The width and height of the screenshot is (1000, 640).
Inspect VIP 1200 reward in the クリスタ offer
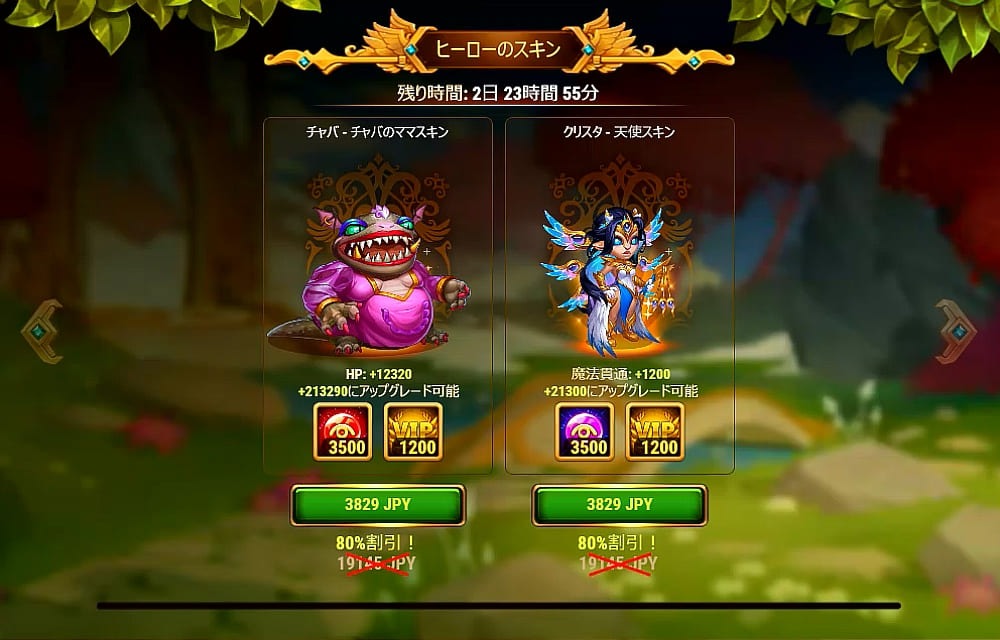(x=655, y=432)
